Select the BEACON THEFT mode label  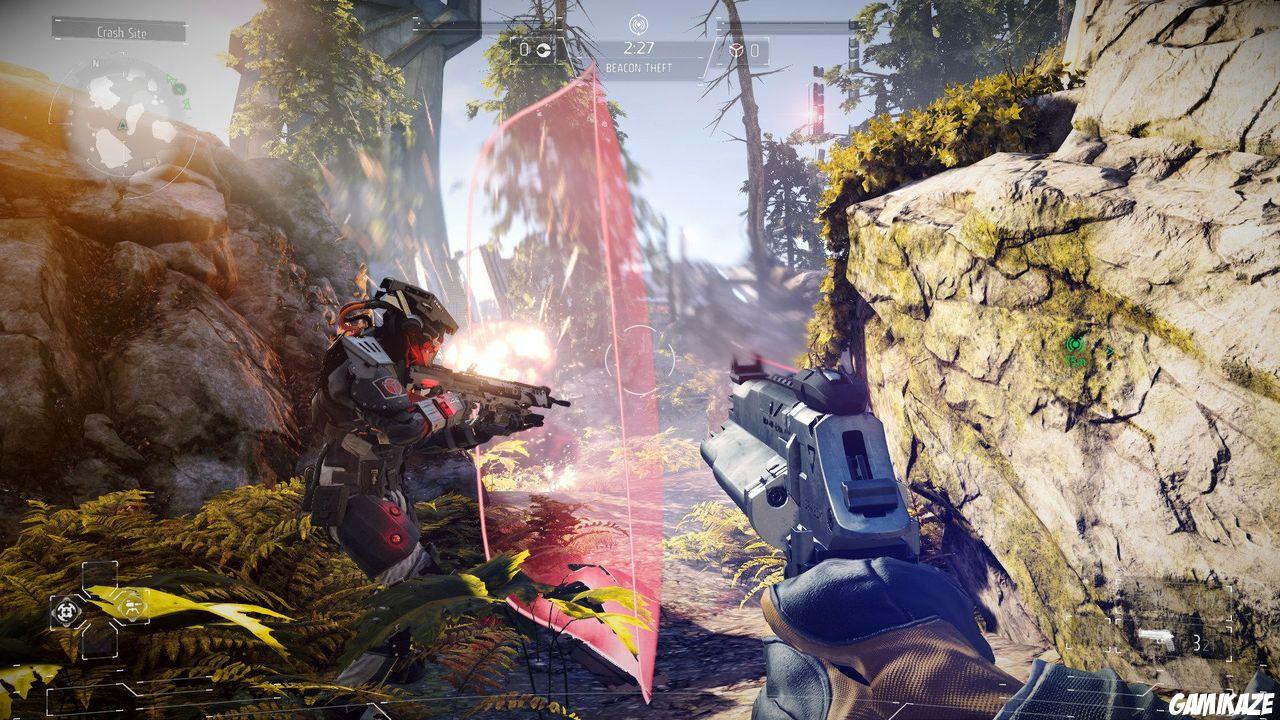tap(639, 66)
